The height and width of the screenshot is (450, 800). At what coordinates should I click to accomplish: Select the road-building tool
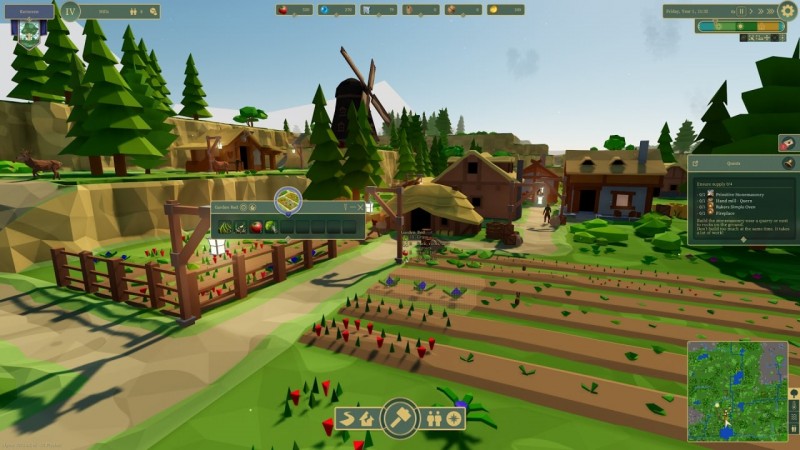coord(349,418)
